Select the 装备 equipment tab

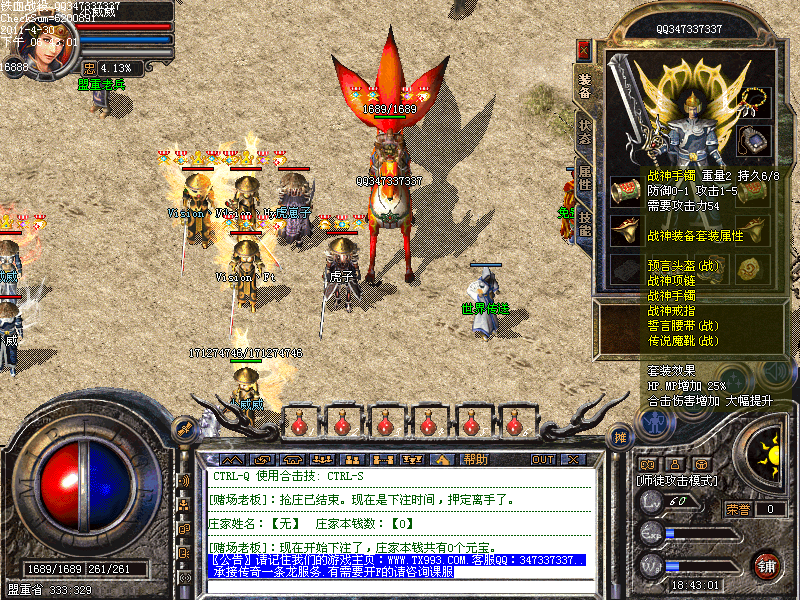(584, 83)
